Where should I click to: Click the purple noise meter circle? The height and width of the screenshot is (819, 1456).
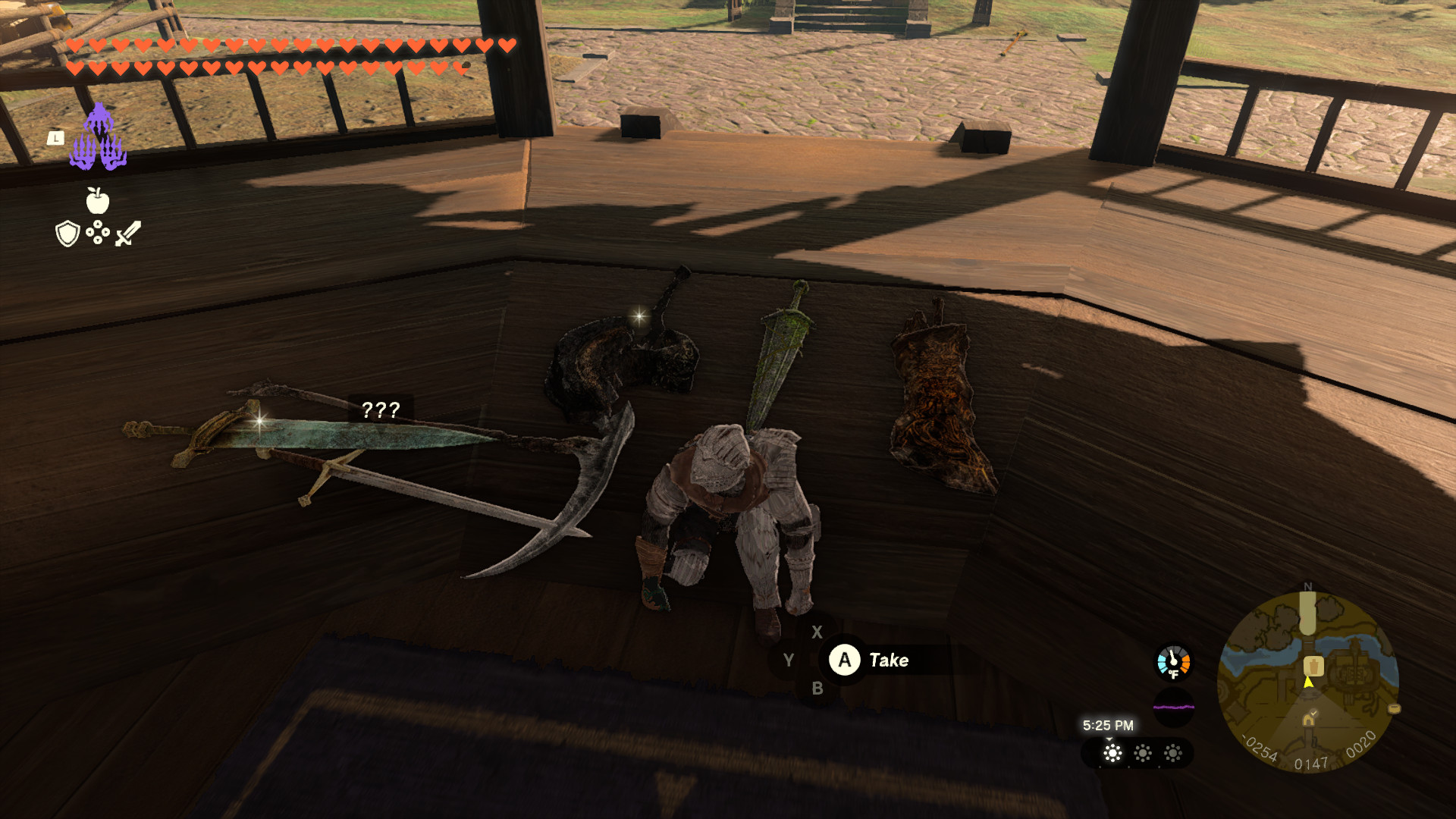(x=1173, y=707)
